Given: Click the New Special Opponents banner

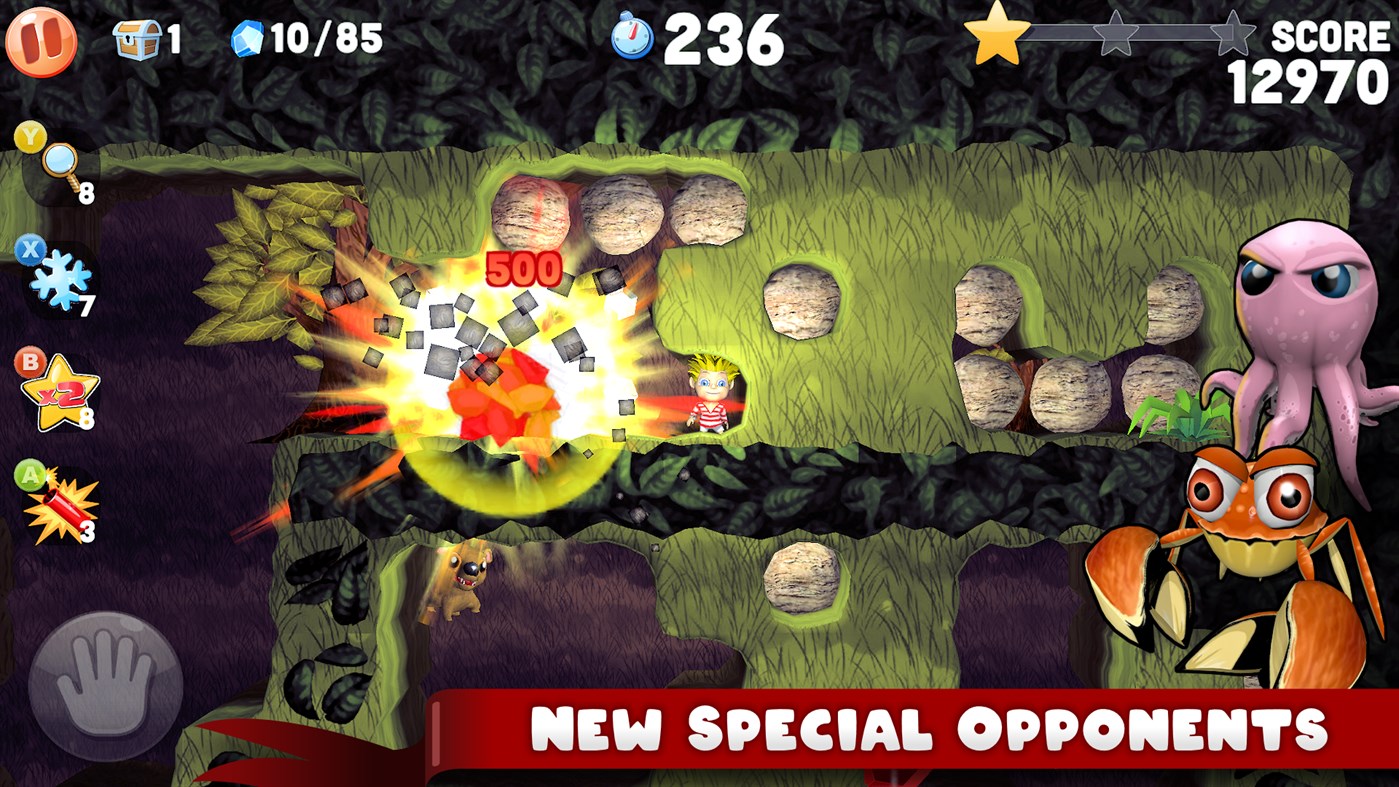Looking at the screenshot, I should [x=900, y=728].
